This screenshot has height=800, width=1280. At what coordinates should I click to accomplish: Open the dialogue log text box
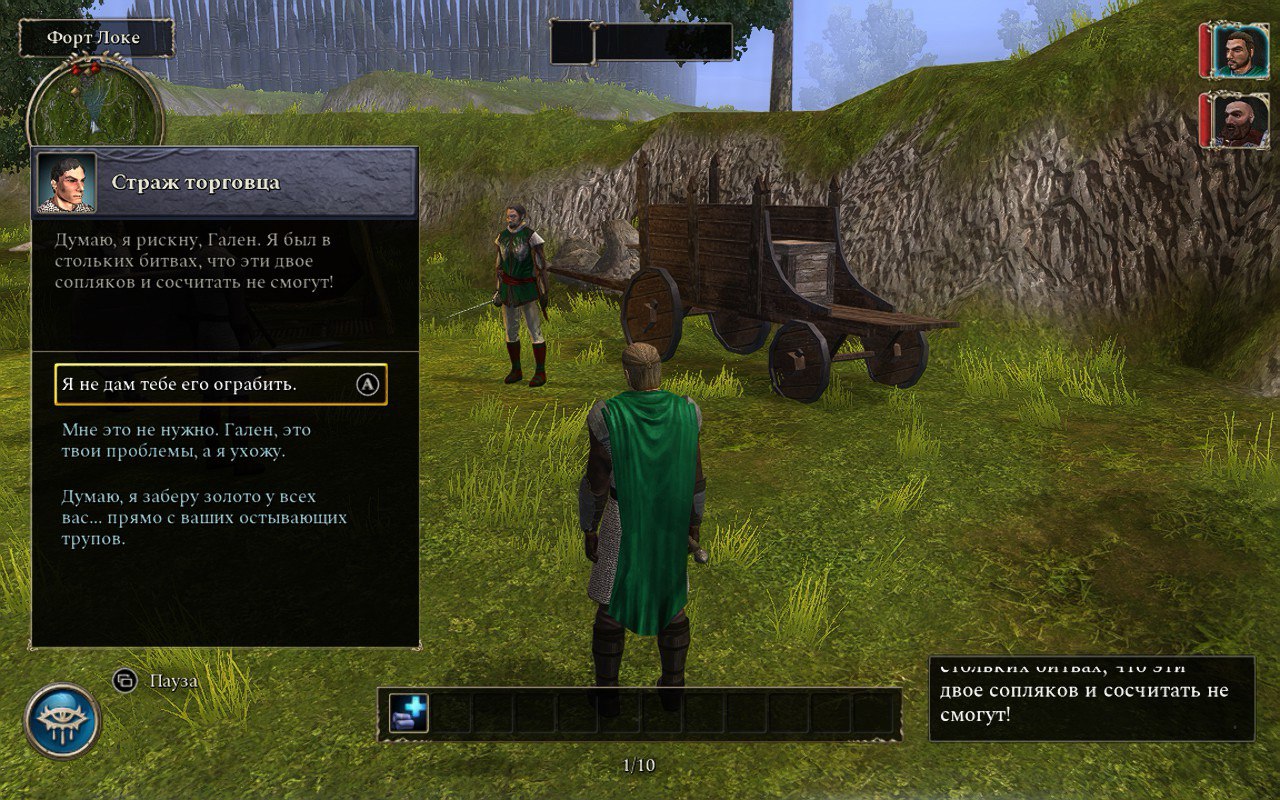[1091, 699]
